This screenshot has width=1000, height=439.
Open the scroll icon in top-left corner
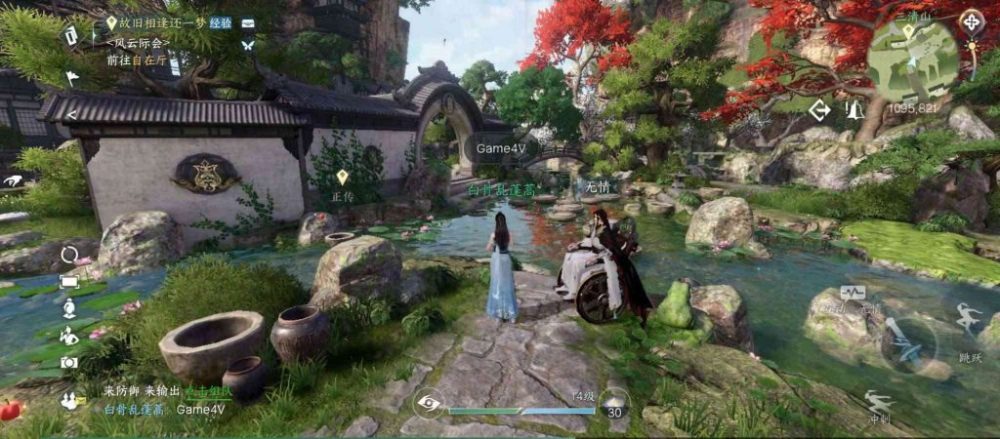click(72, 35)
